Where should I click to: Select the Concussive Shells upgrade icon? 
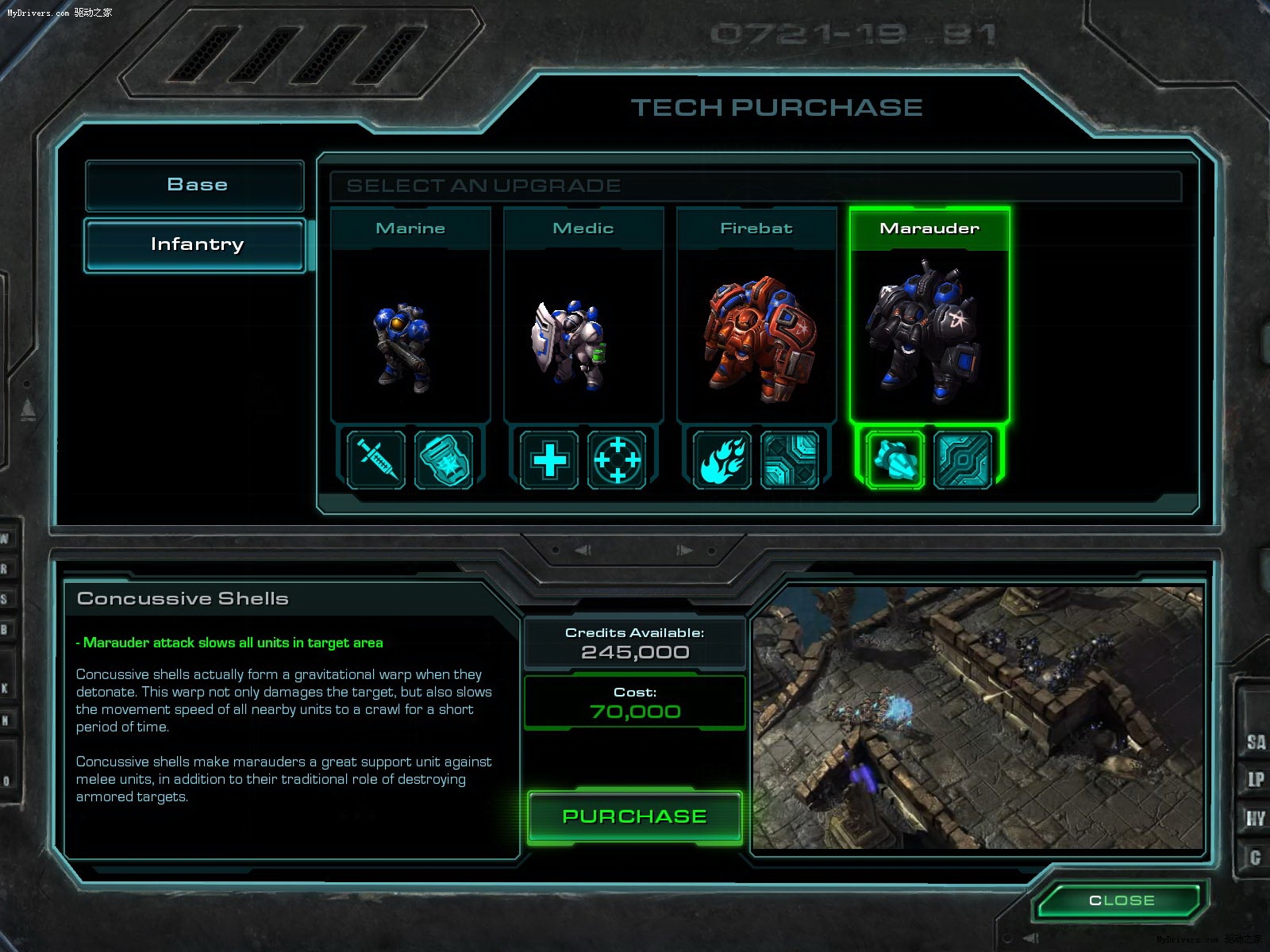click(895, 459)
